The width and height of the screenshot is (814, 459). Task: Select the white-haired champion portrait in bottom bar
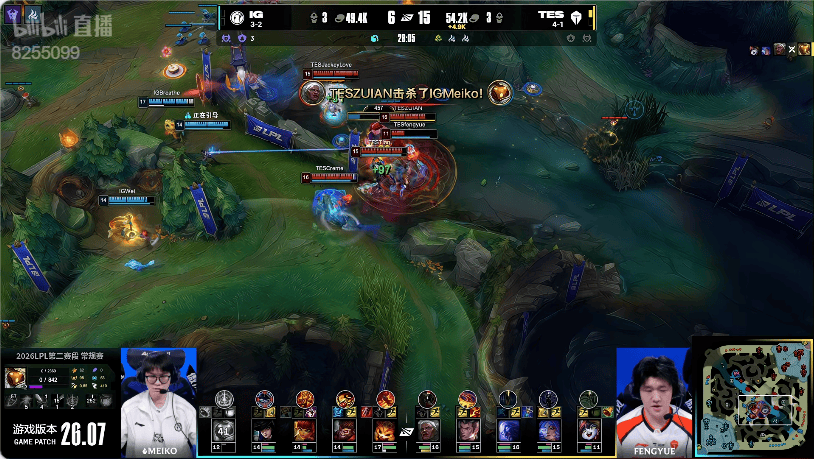pyautogui.click(x=427, y=431)
